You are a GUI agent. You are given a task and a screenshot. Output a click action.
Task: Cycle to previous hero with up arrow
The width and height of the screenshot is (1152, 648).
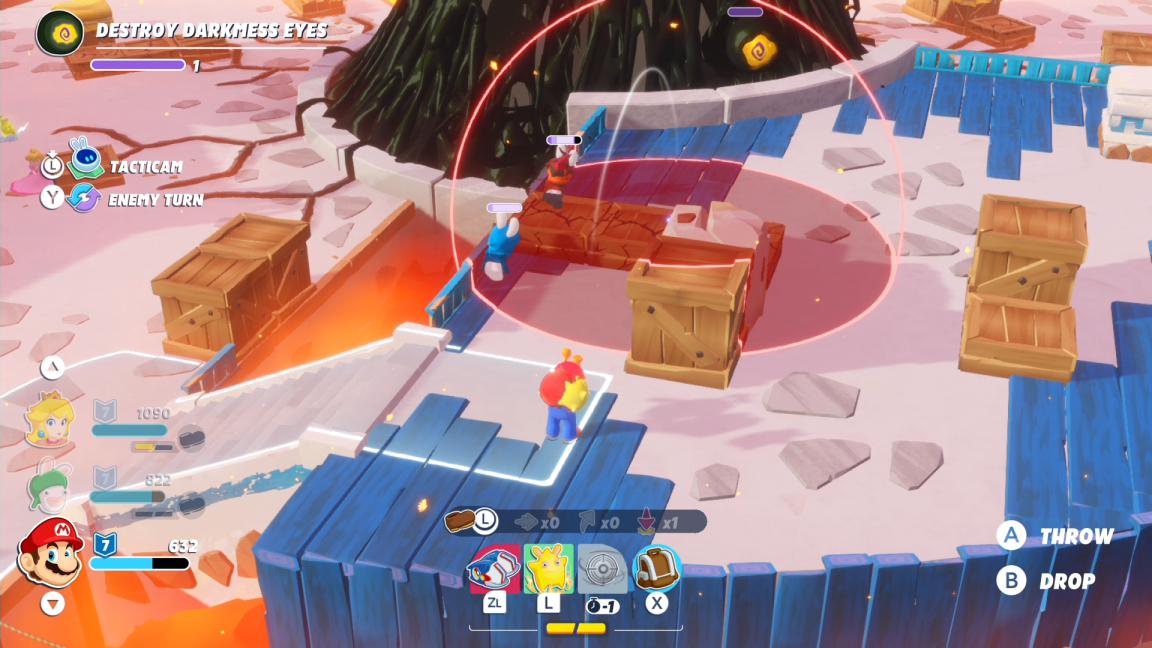click(52, 367)
